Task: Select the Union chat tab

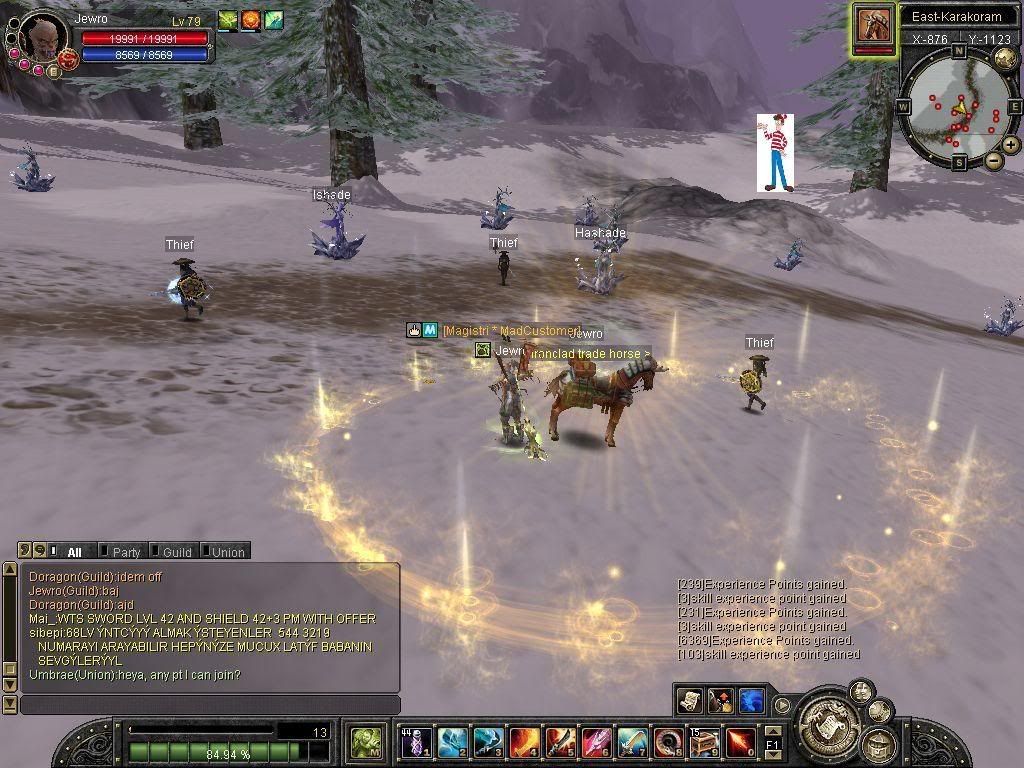Action: pyautogui.click(x=227, y=551)
